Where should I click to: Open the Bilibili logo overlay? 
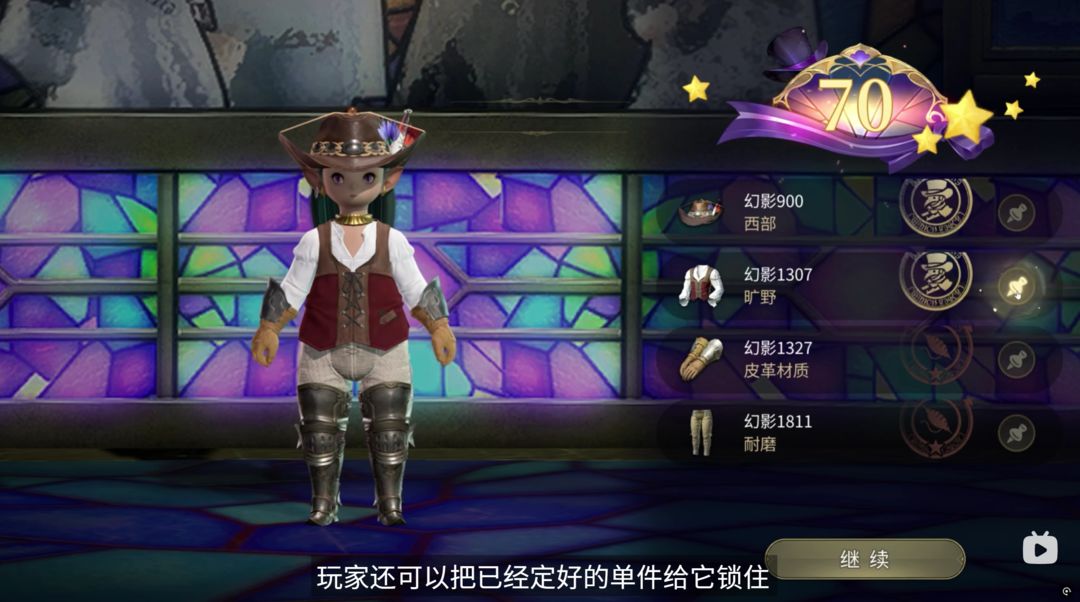click(x=1039, y=547)
